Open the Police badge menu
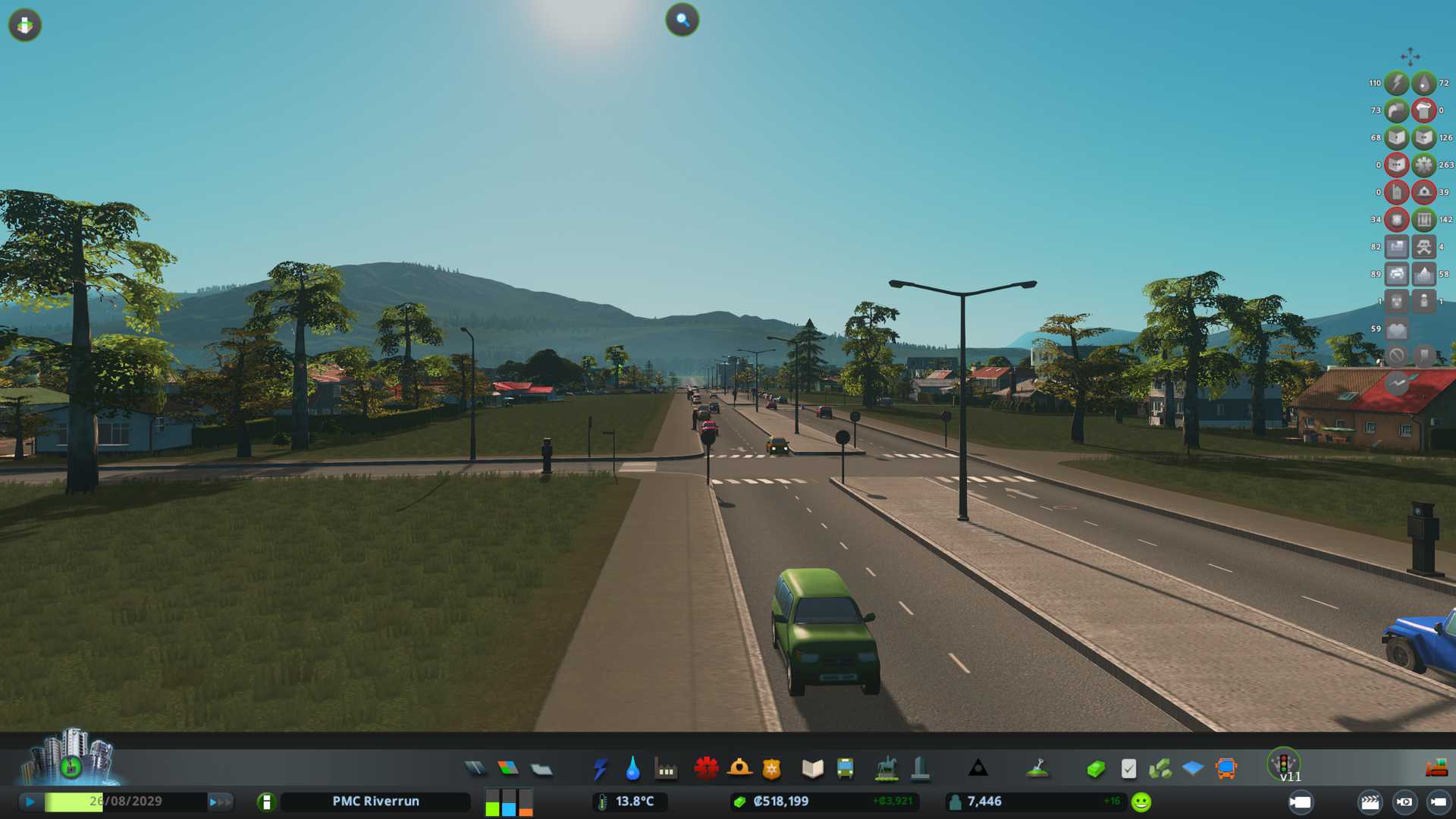The height and width of the screenshot is (819, 1456). [772, 769]
